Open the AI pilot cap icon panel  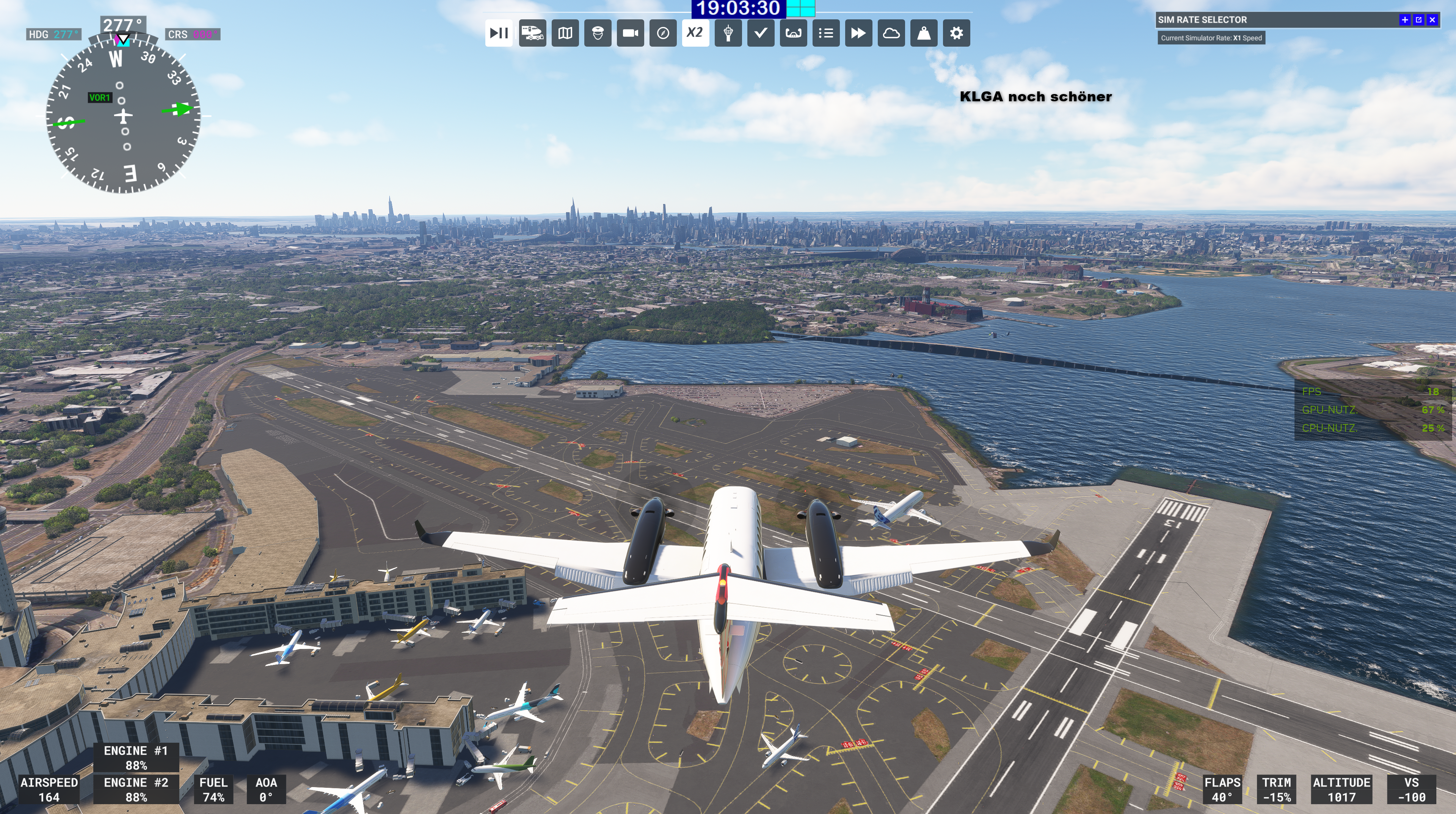tap(598, 33)
